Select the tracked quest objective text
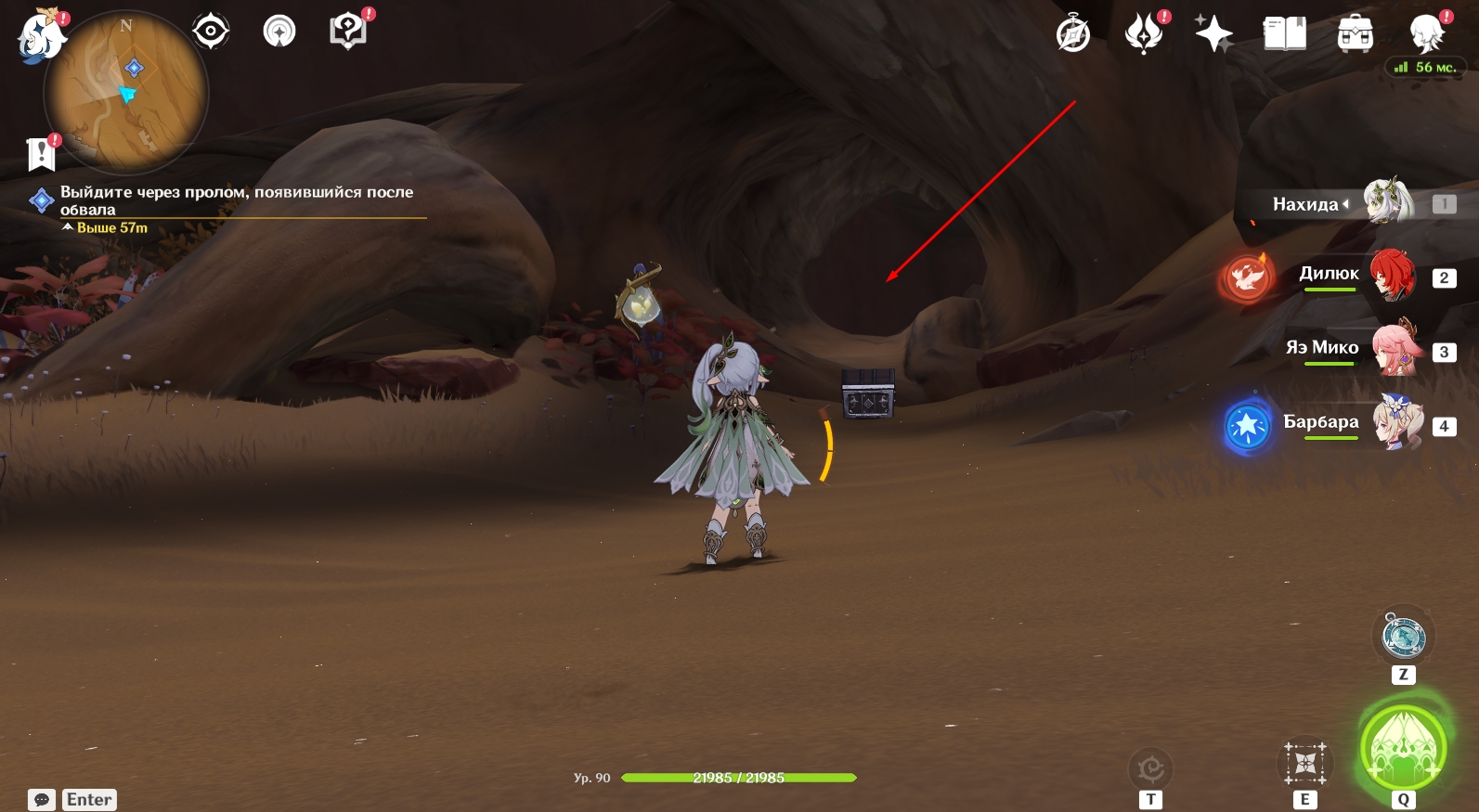This screenshot has height=812, width=1479. (237, 200)
